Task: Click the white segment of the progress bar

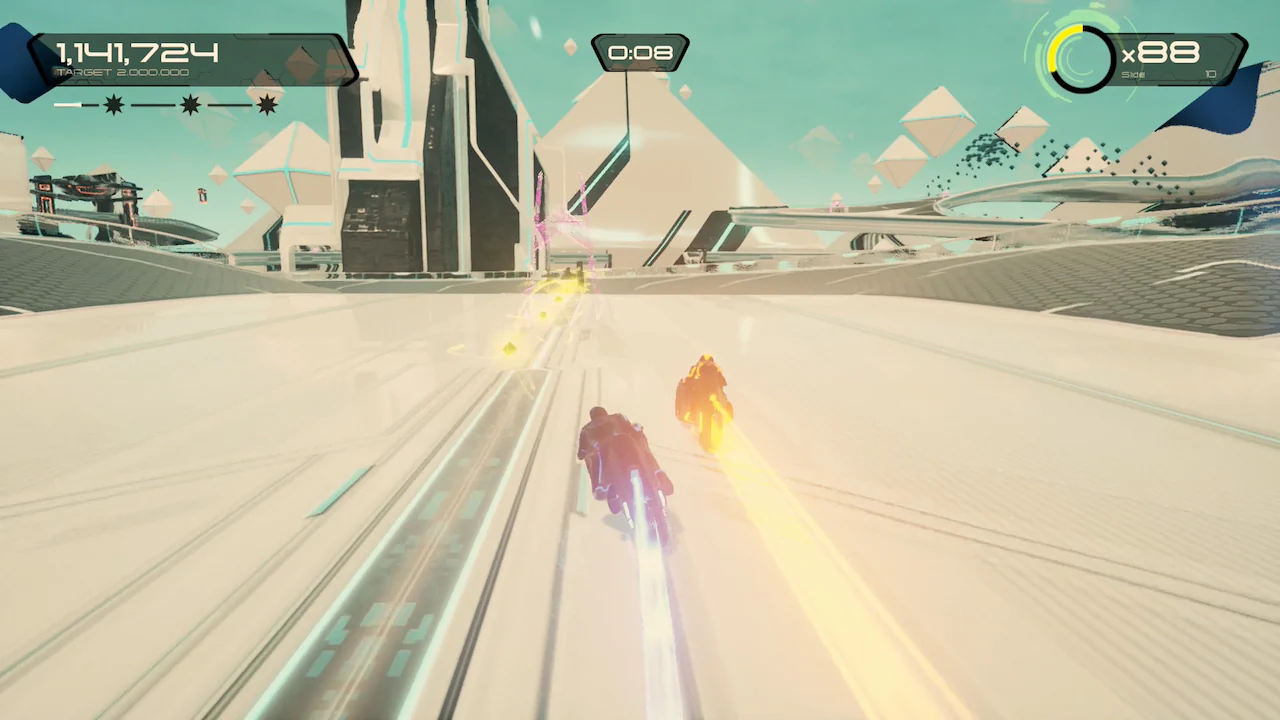Action: coord(70,104)
